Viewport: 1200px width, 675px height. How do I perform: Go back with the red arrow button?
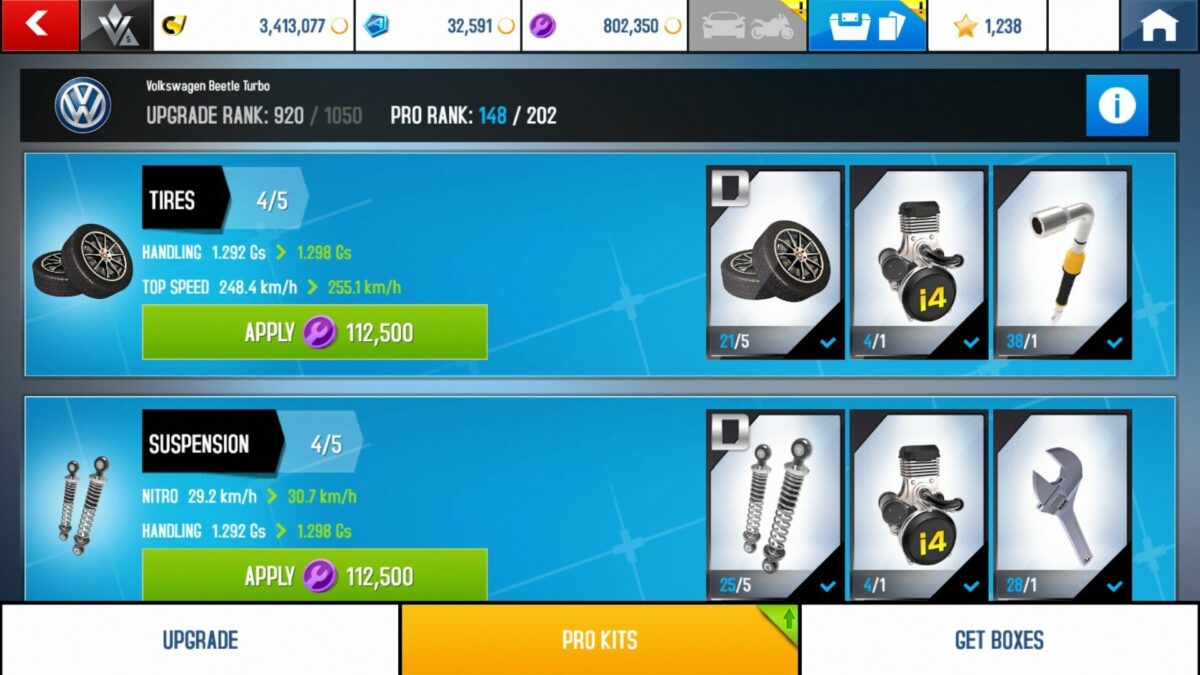pyautogui.click(x=39, y=25)
